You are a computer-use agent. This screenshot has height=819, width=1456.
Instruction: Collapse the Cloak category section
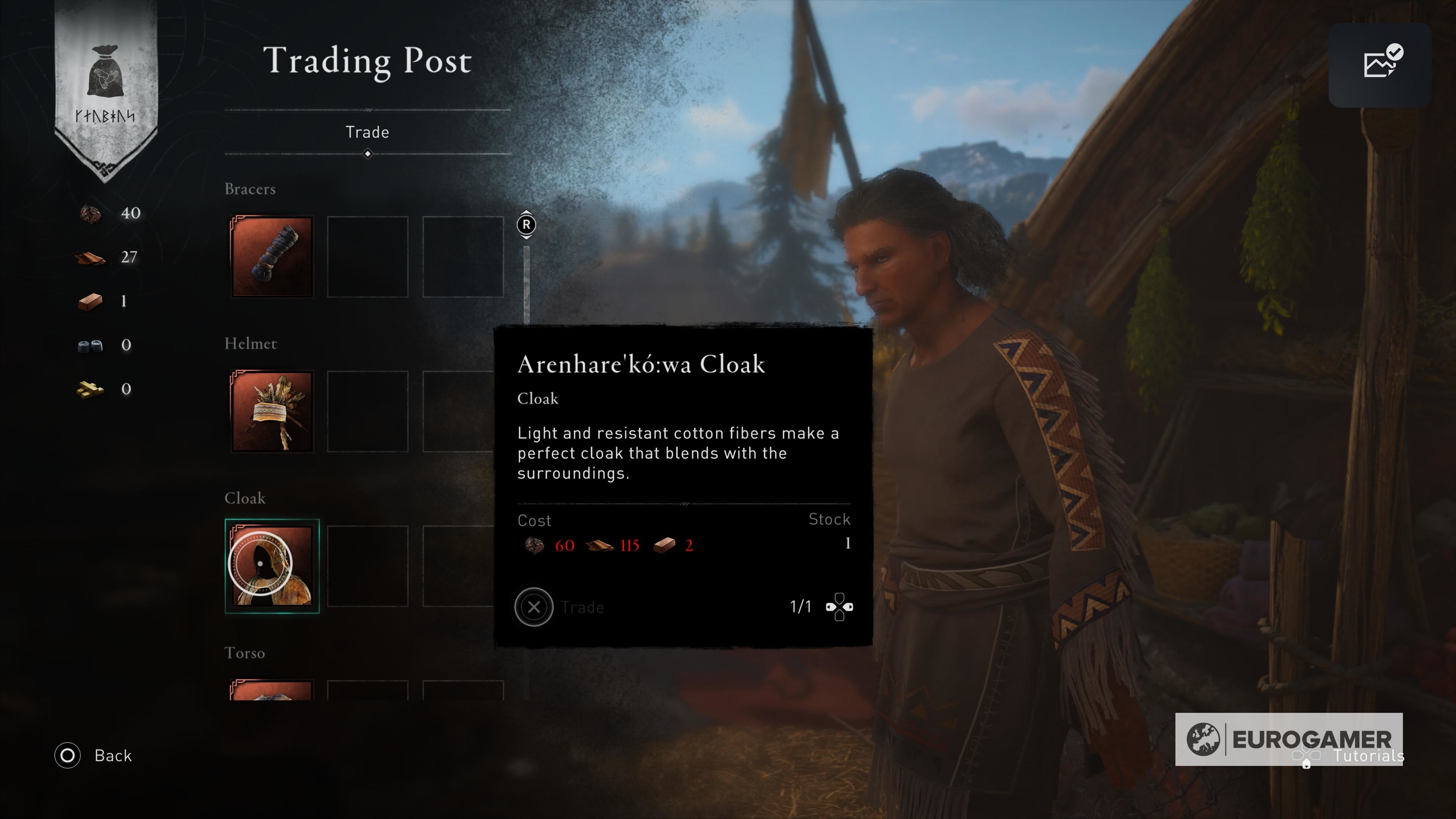pyautogui.click(x=245, y=499)
